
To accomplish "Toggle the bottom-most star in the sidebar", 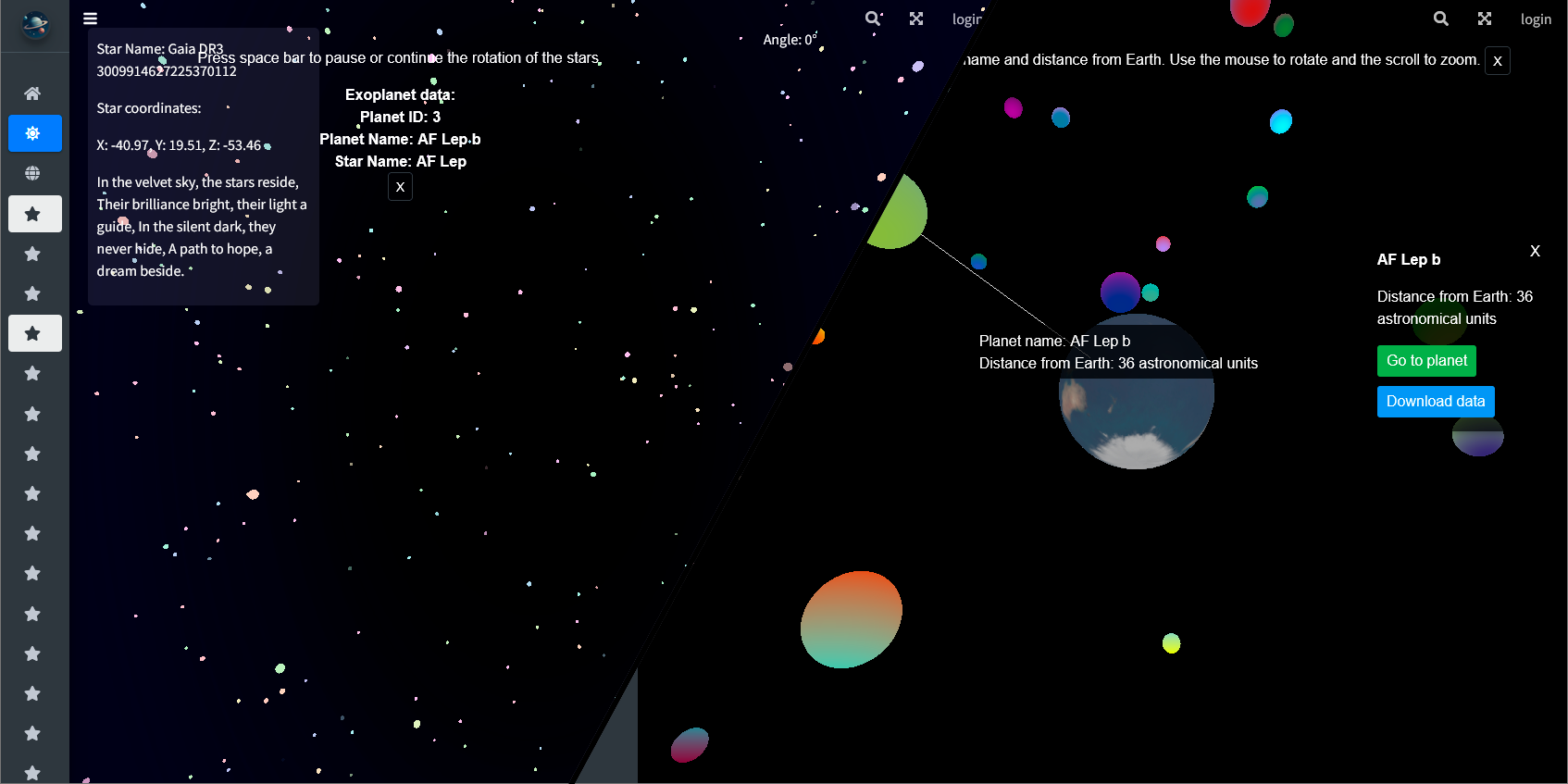I will click(33, 773).
